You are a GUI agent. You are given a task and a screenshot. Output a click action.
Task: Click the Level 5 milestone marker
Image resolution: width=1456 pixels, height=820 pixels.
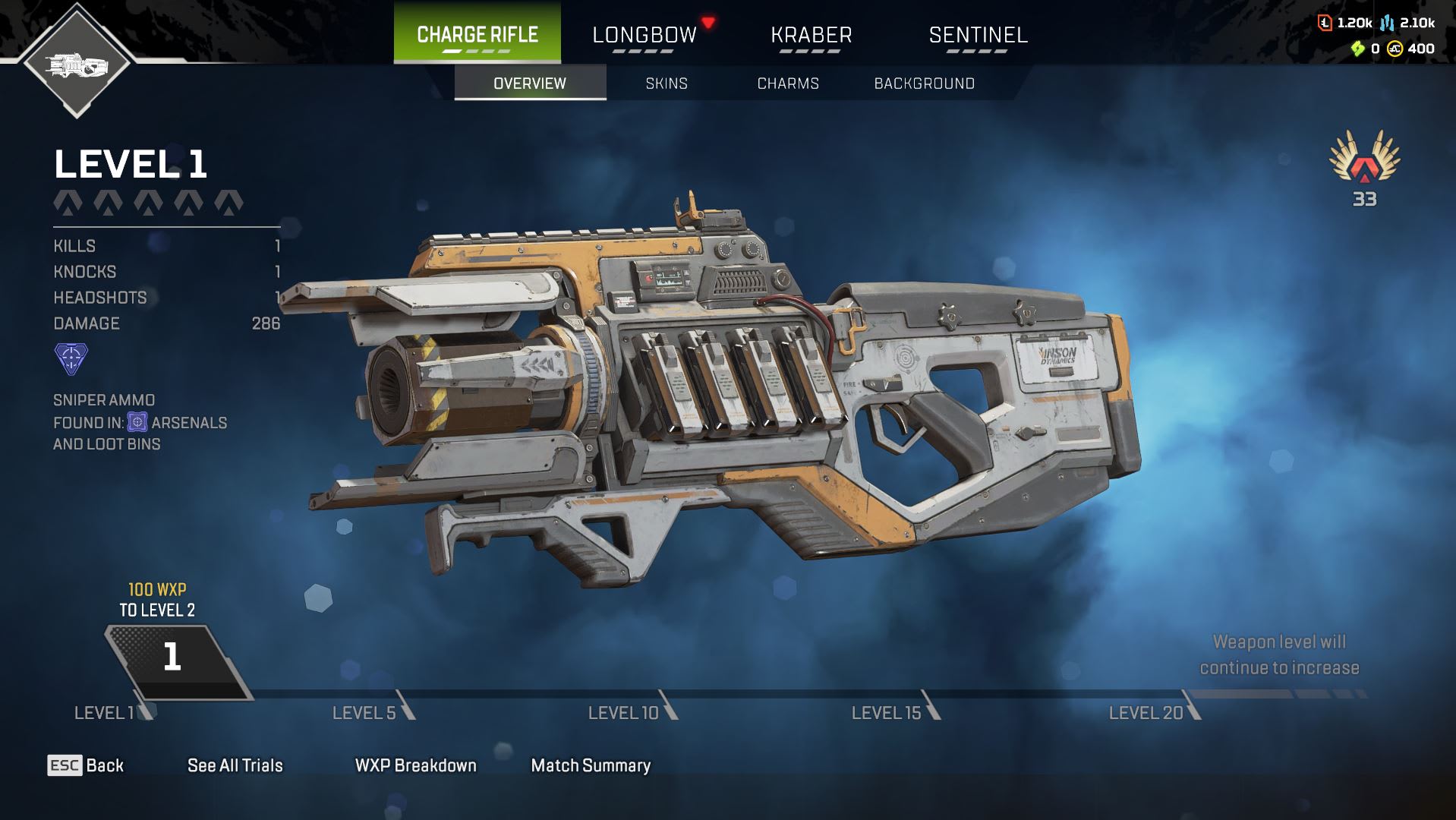373,711
